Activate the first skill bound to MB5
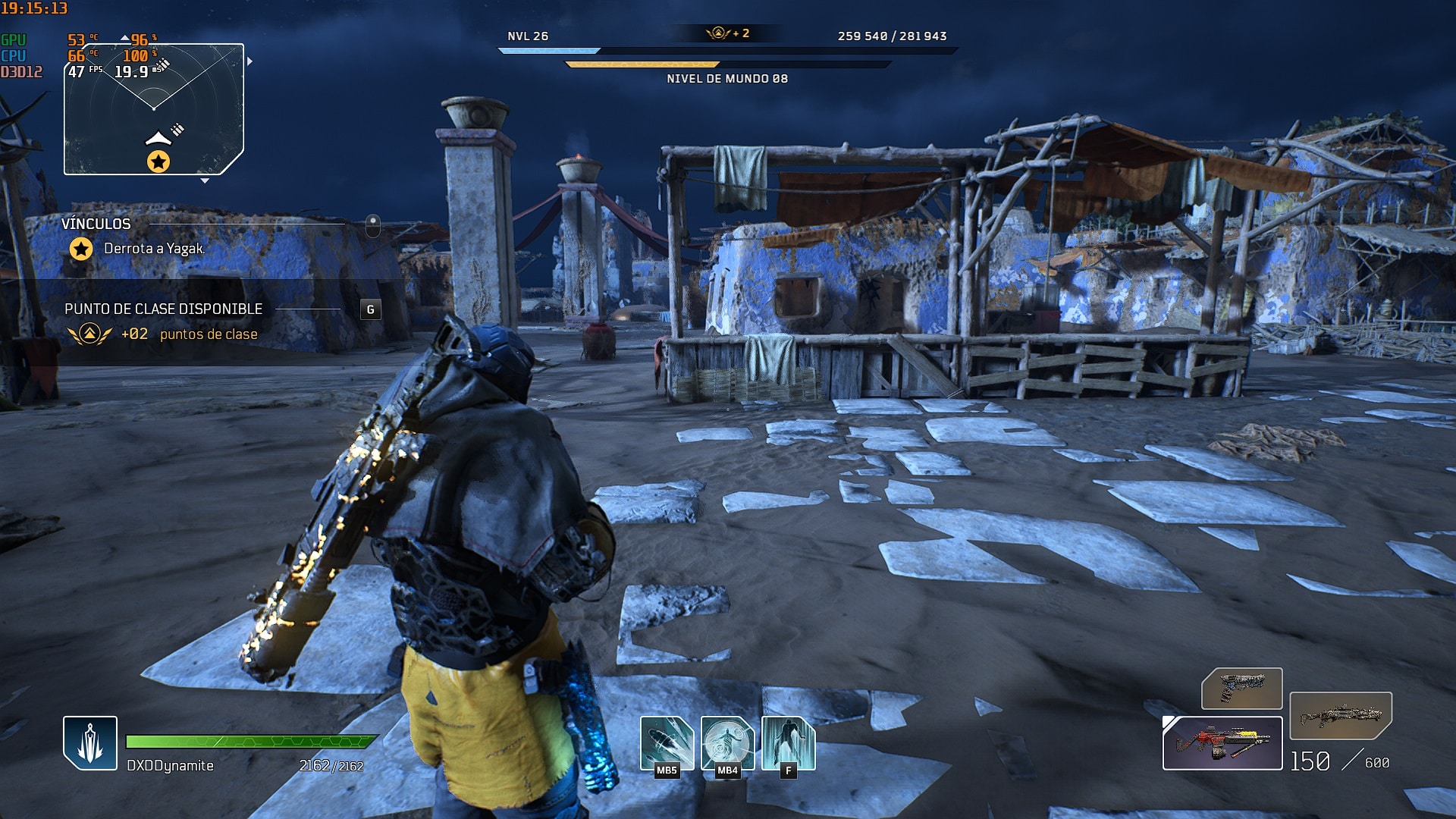Image resolution: width=1456 pixels, height=819 pixels. pos(667,744)
